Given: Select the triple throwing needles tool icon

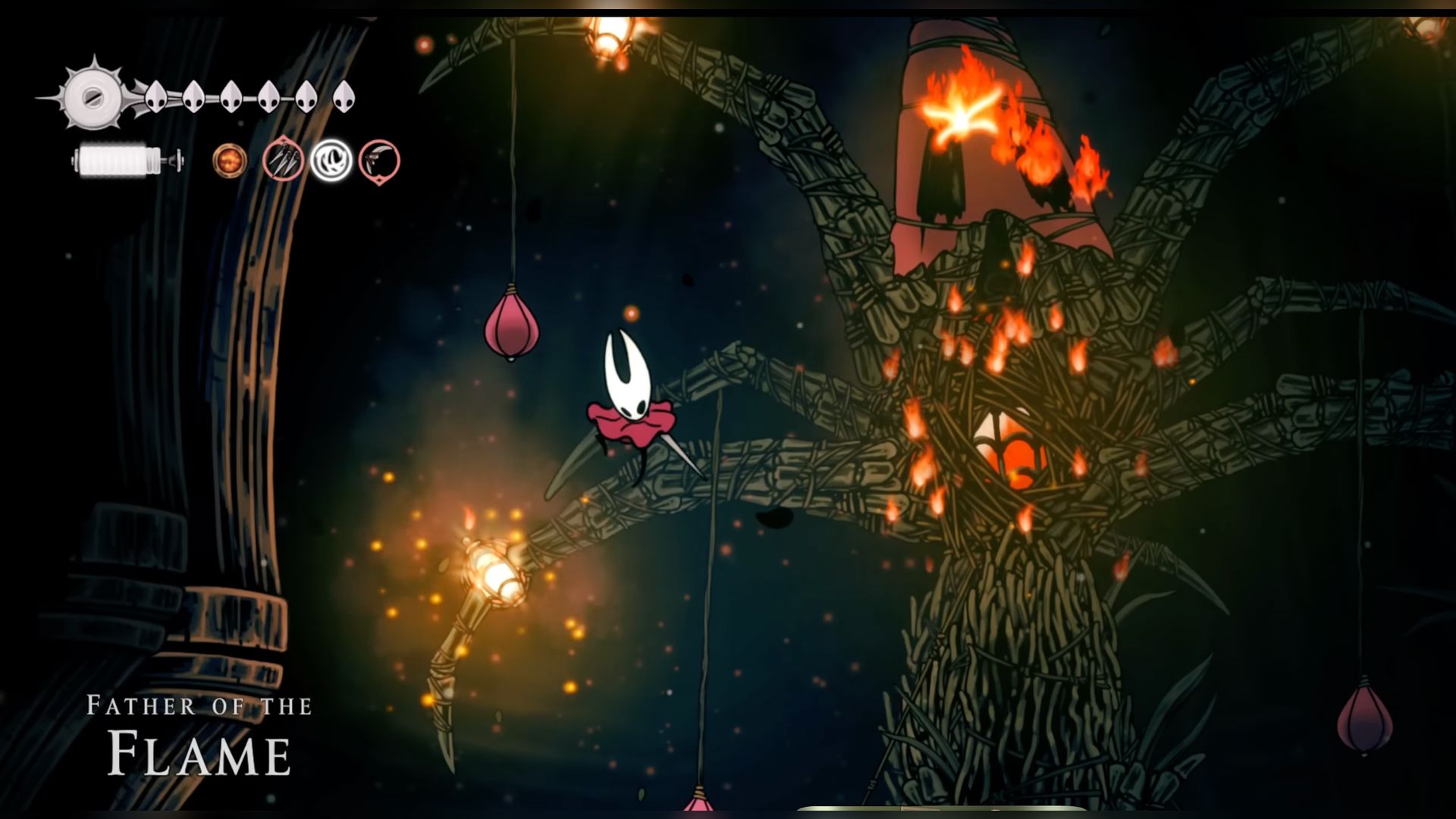Looking at the screenshot, I should [x=283, y=160].
